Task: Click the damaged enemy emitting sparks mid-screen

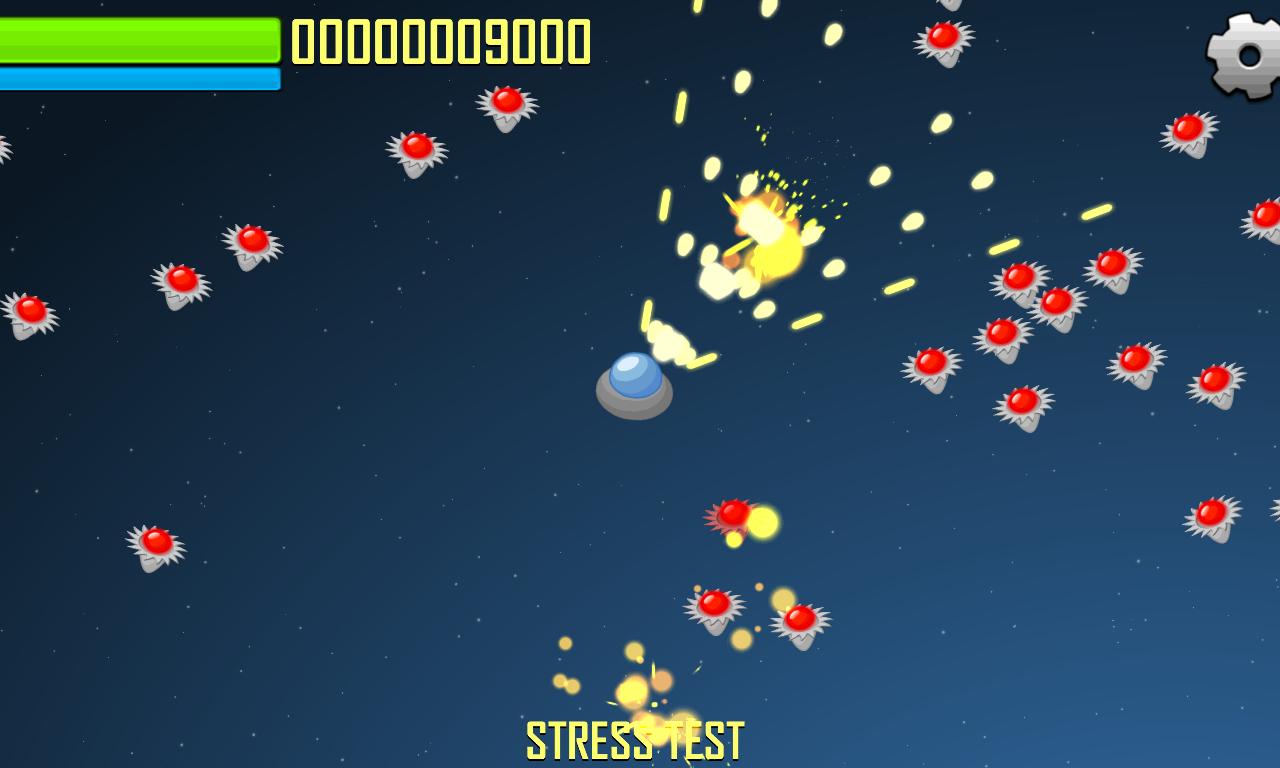Action: pos(735,515)
